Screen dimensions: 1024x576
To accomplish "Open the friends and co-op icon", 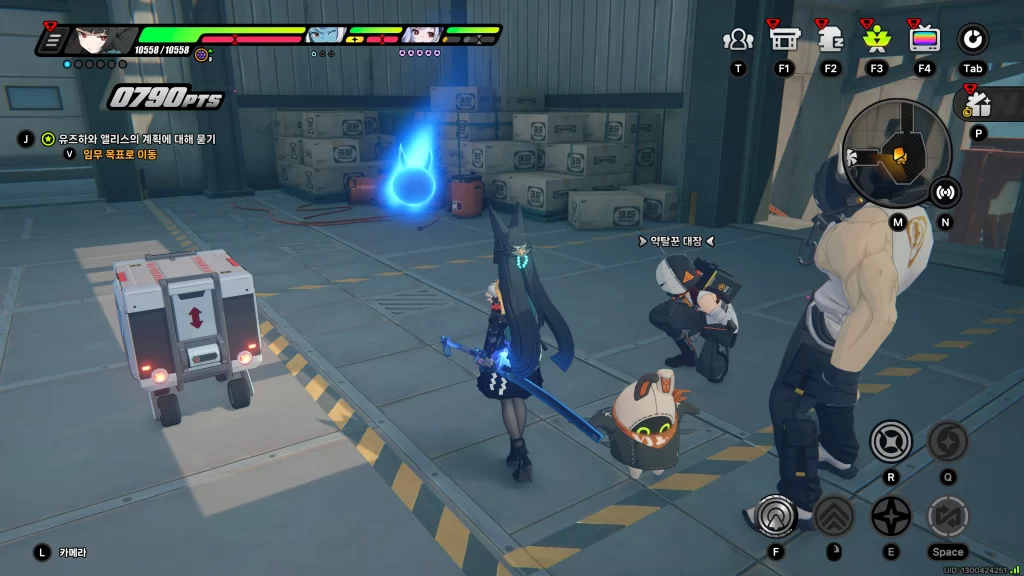I will pos(738,40).
